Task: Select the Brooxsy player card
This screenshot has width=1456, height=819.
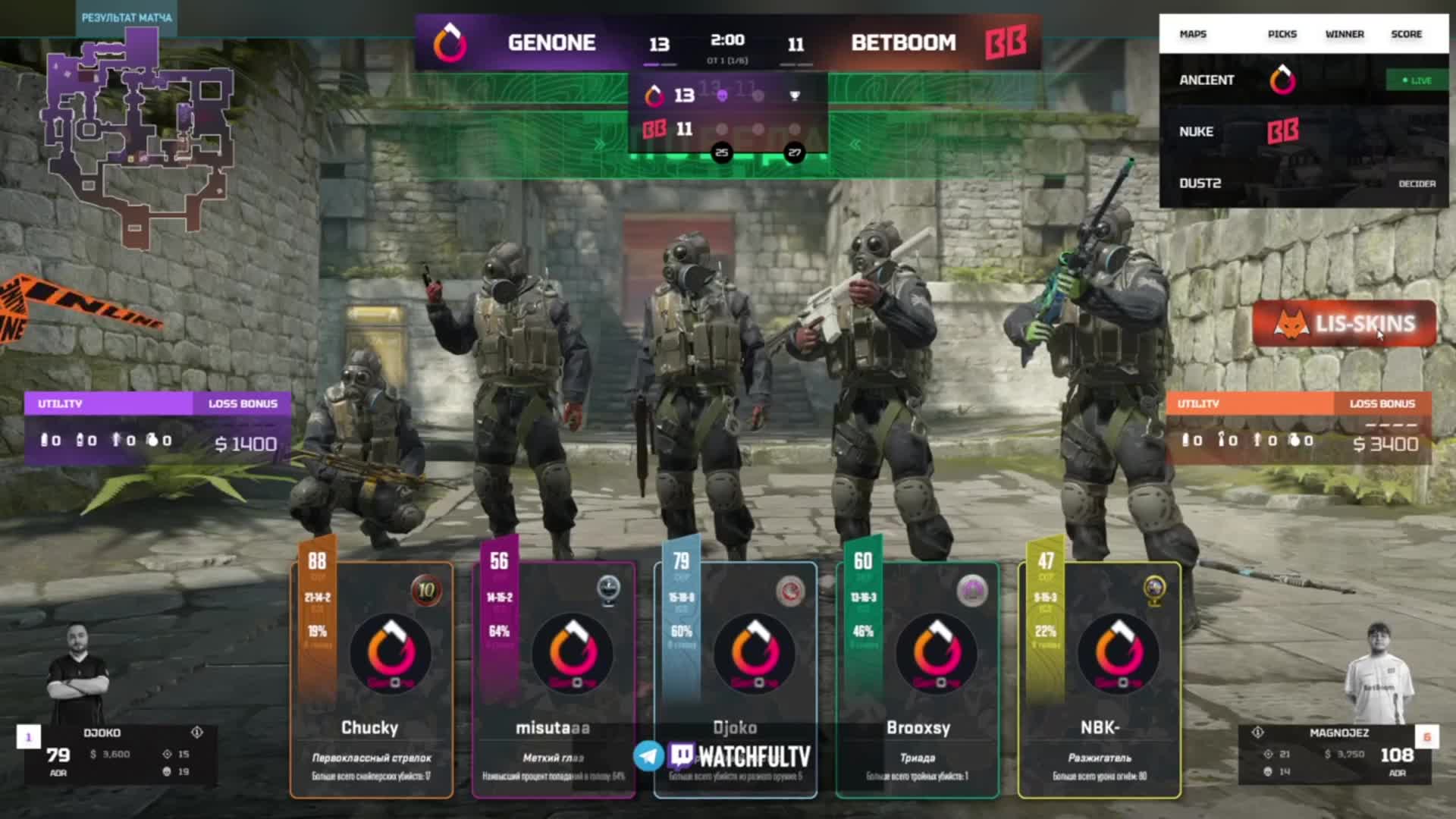Action: [918, 679]
